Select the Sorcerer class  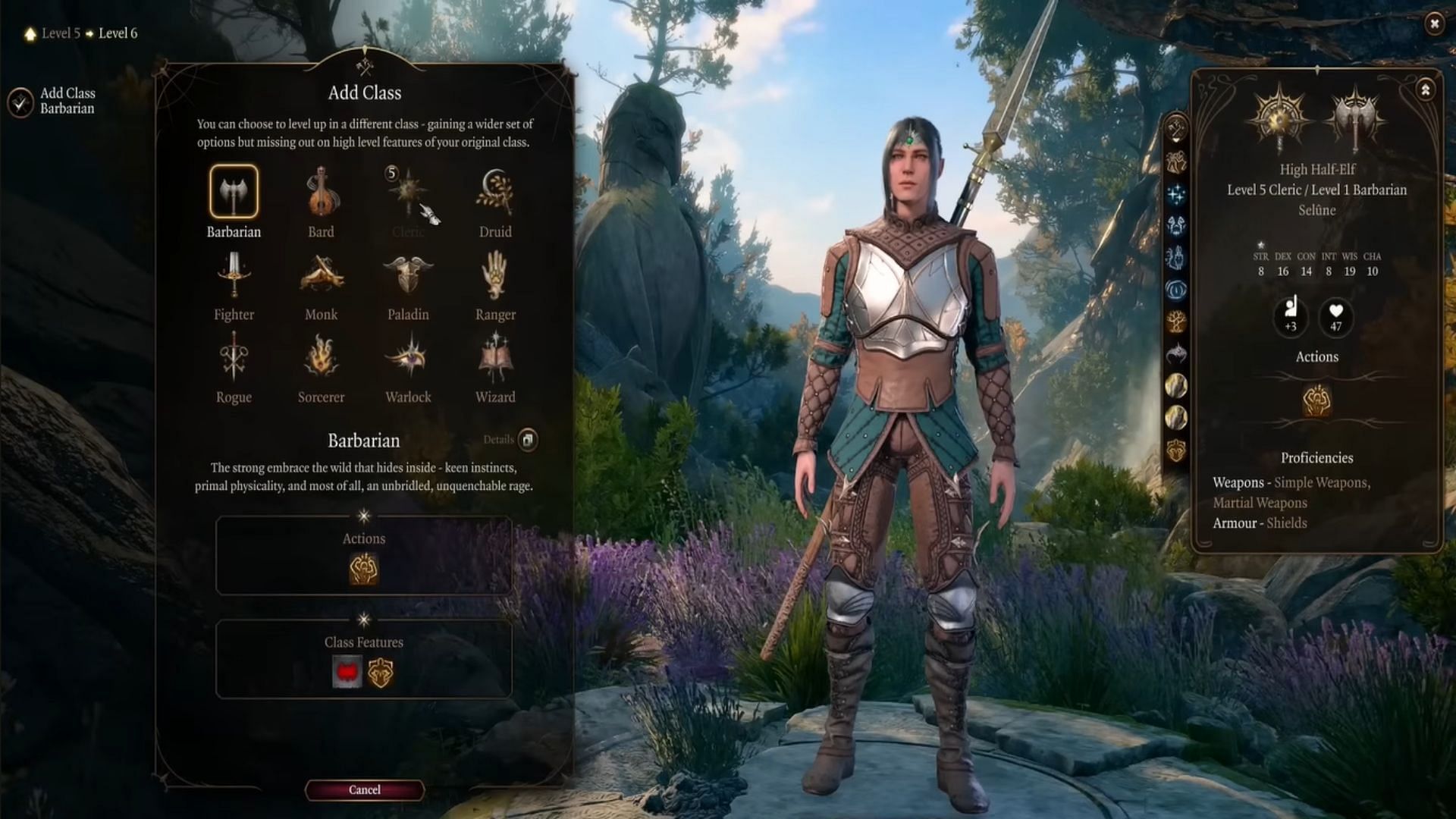click(x=321, y=358)
